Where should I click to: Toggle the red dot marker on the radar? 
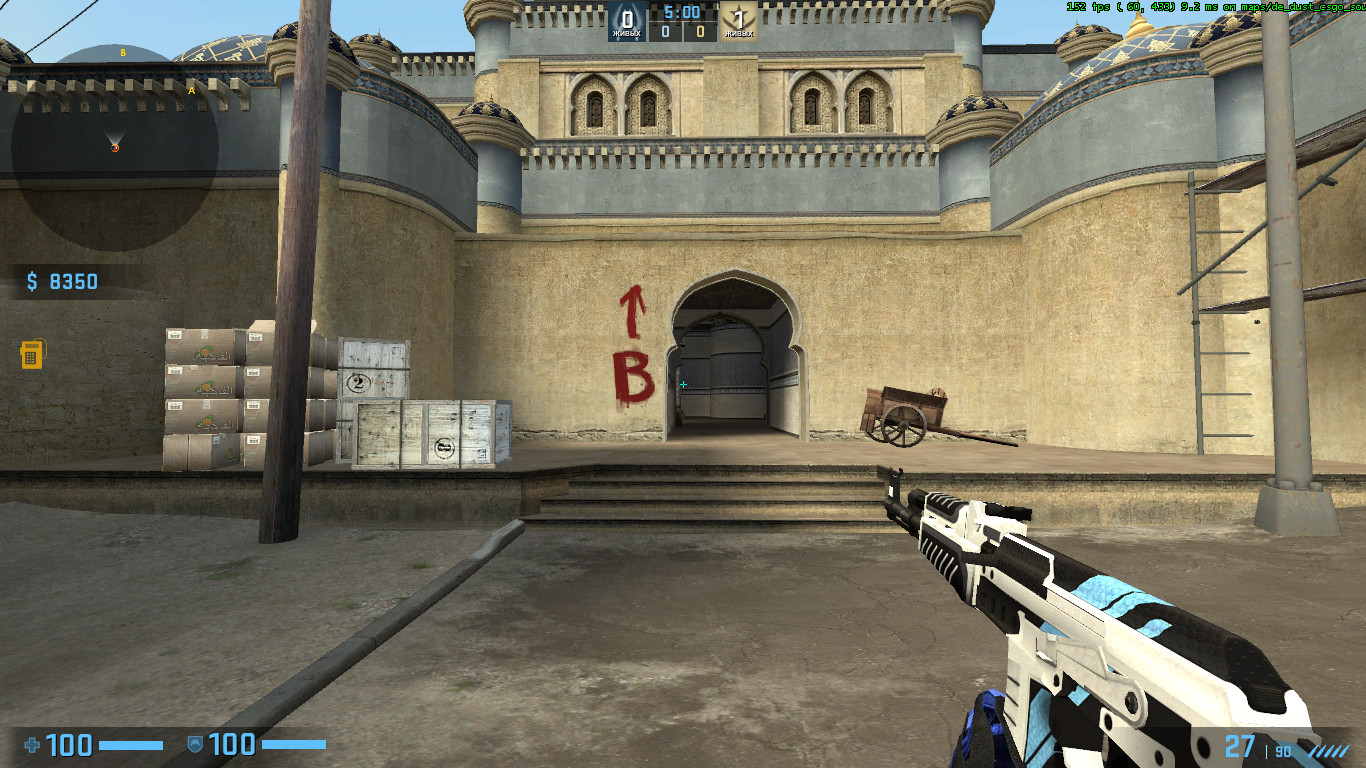tap(114, 147)
